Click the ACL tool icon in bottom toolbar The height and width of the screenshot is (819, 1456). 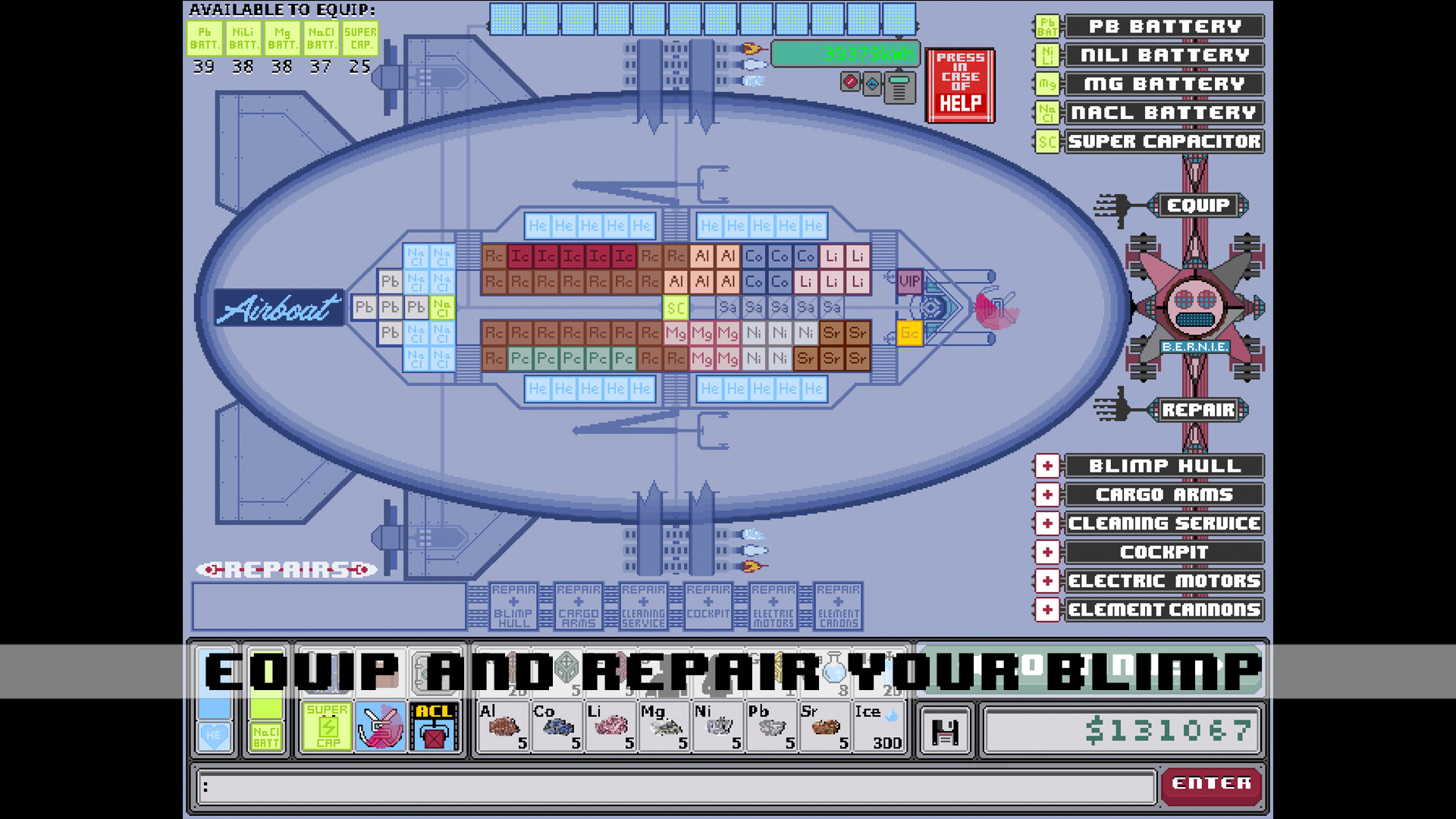pyautogui.click(x=434, y=728)
